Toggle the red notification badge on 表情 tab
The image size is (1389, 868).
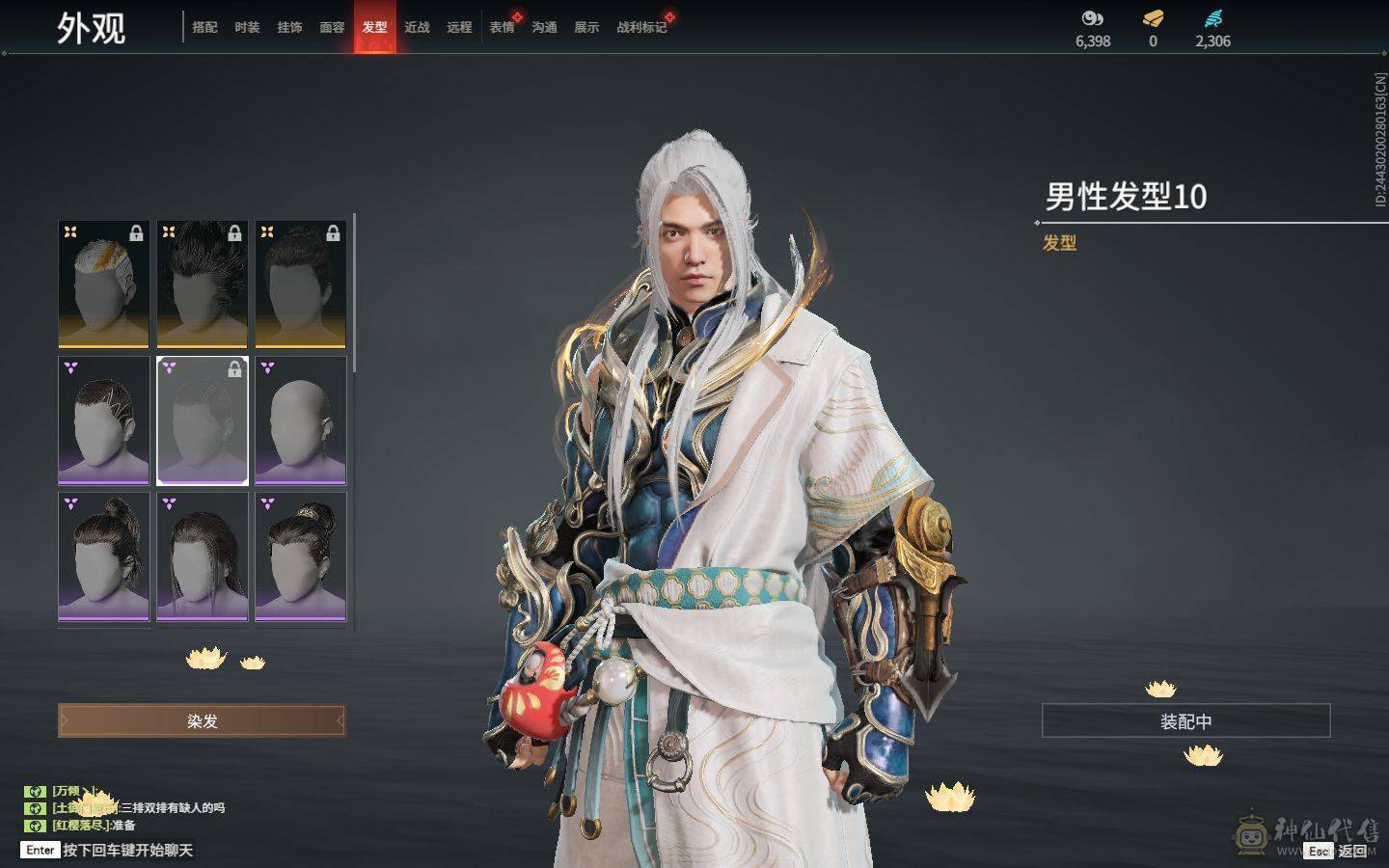point(515,15)
